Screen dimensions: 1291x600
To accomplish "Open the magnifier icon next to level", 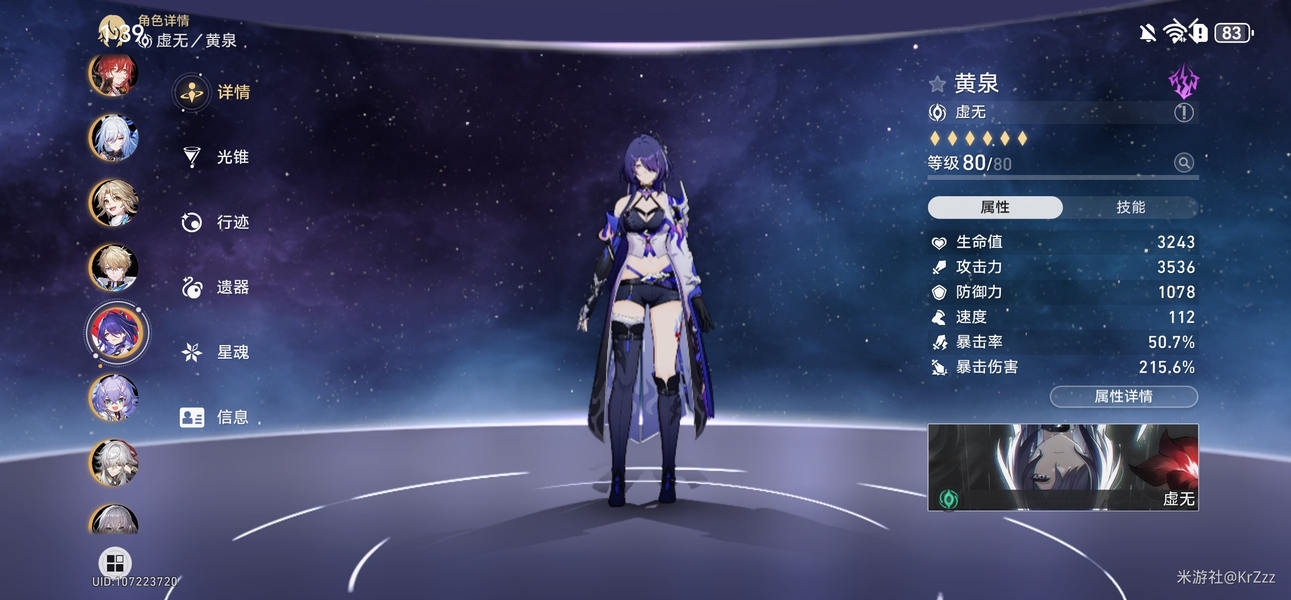I will (x=1183, y=163).
